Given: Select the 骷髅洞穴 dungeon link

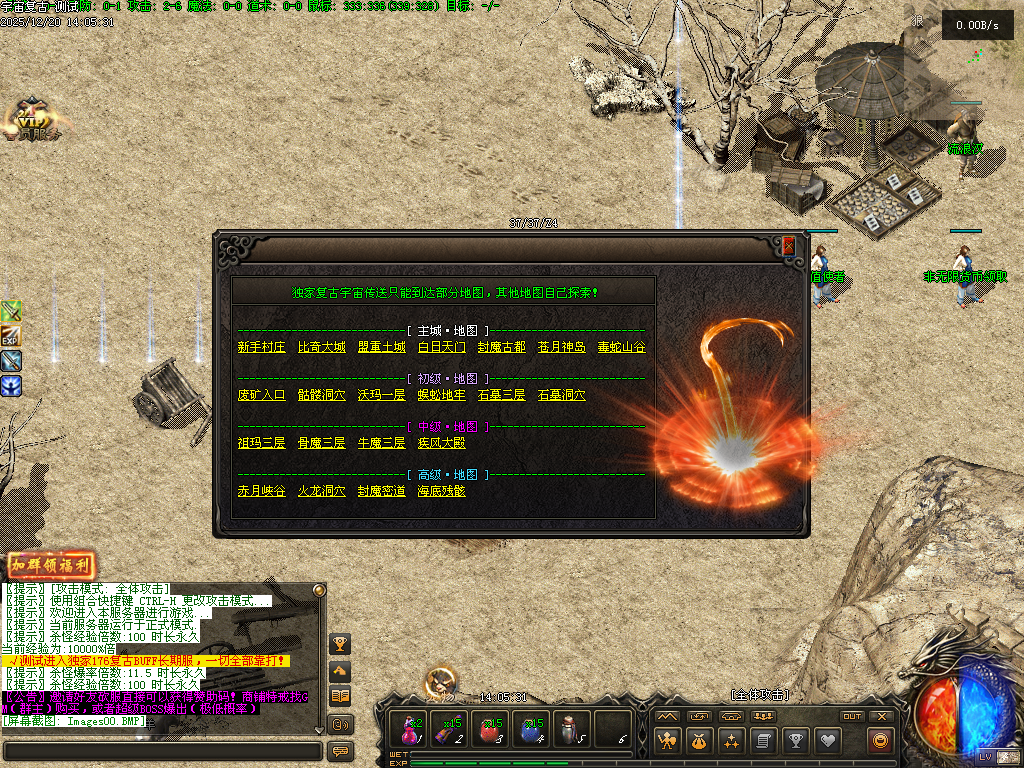Looking at the screenshot, I should tap(321, 395).
